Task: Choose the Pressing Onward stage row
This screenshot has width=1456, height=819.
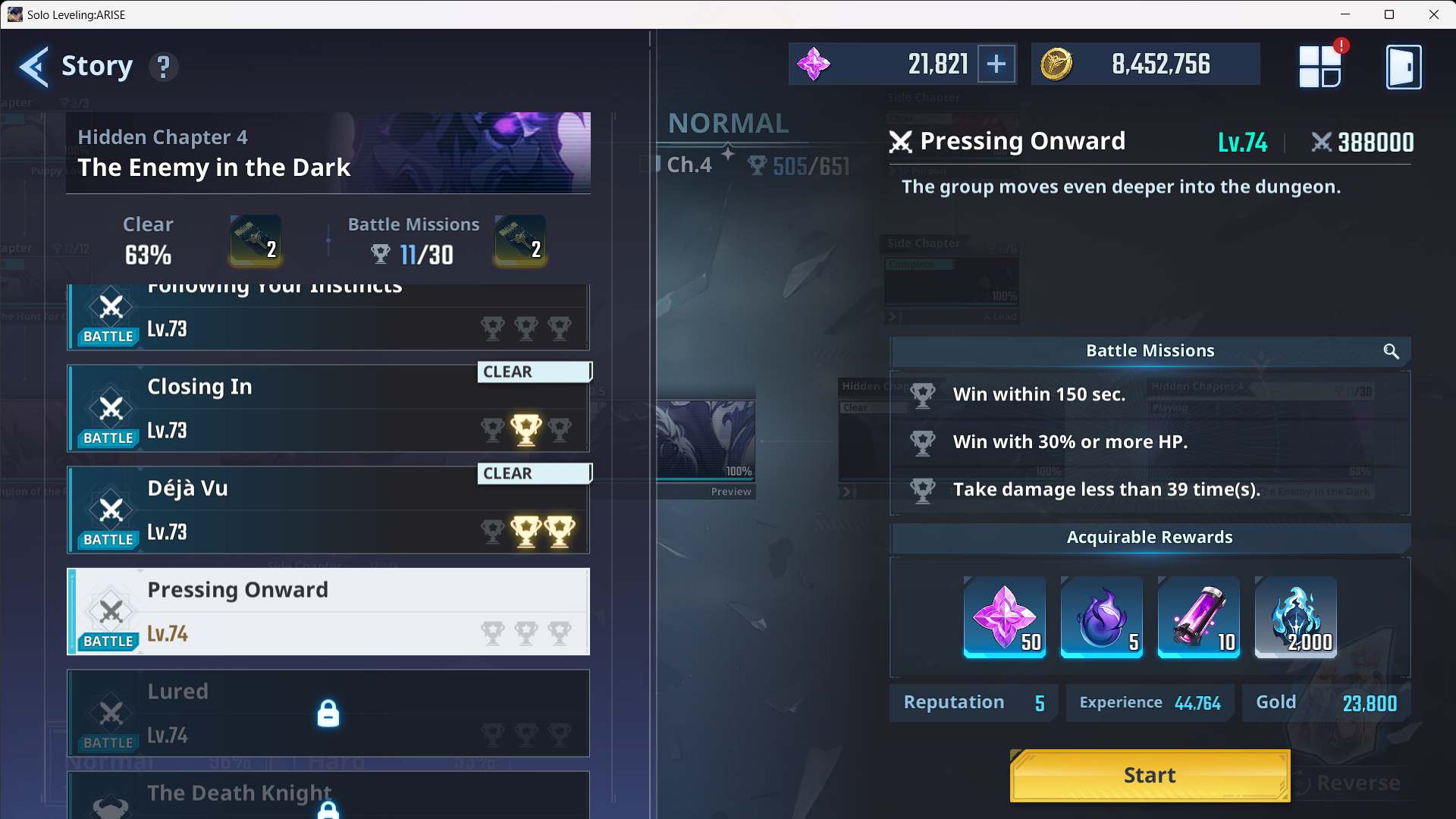Action: [x=328, y=612]
